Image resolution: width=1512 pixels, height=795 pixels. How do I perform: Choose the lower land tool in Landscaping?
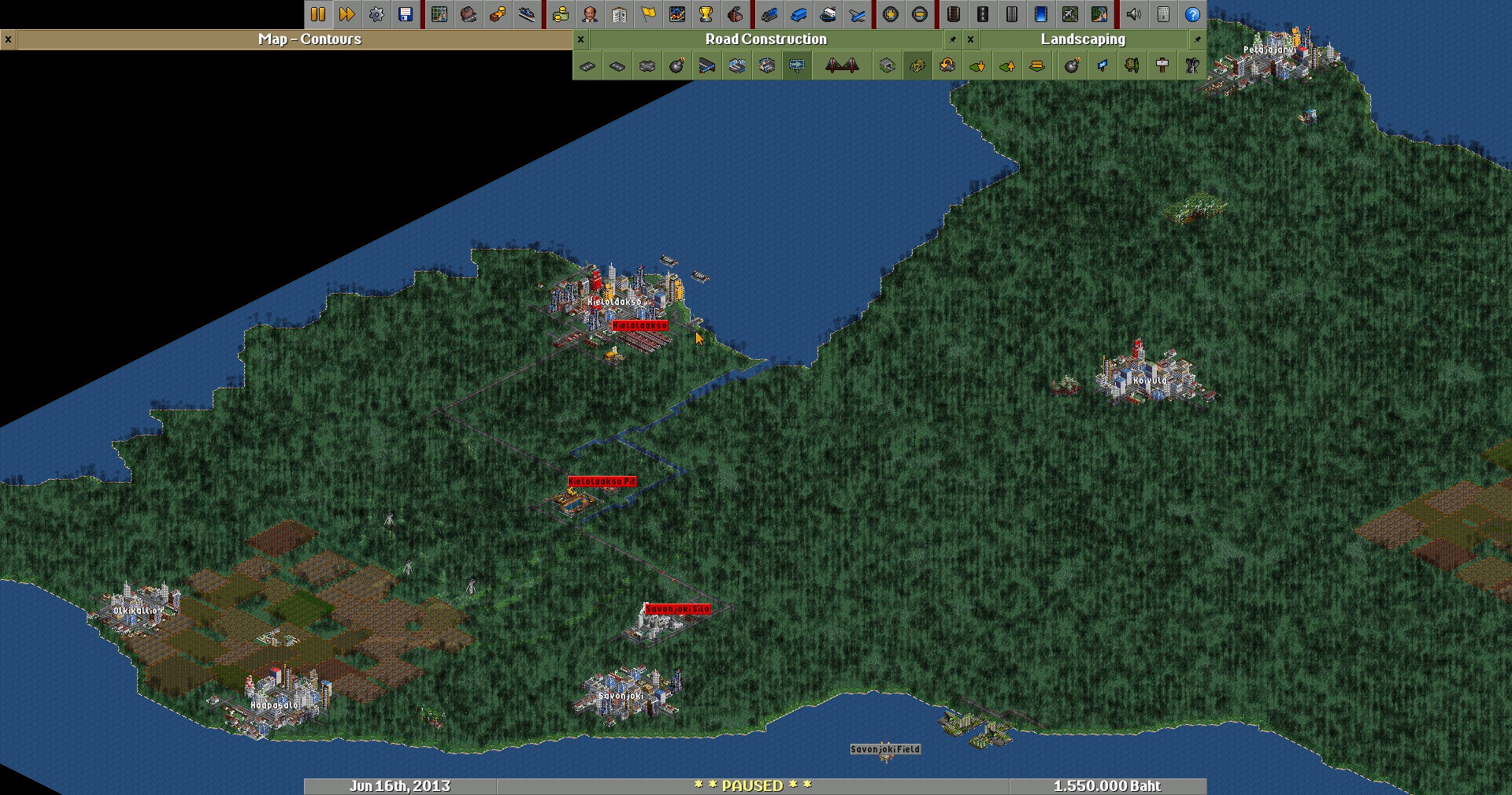tap(977, 66)
